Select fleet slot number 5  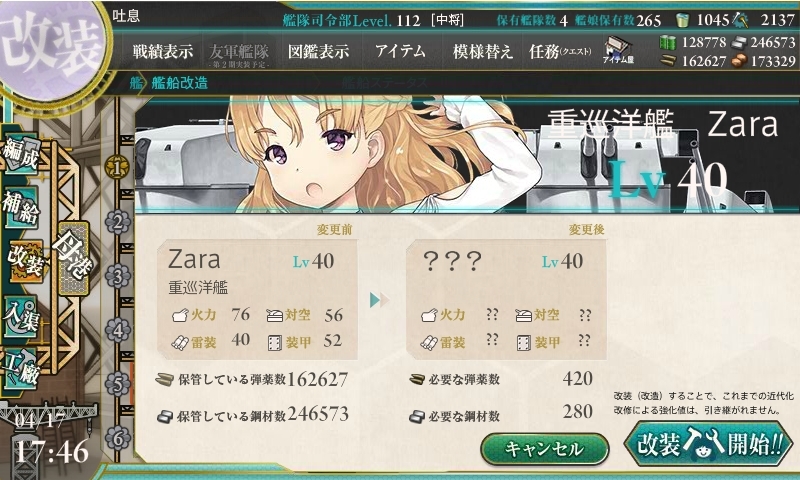click(118, 383)
